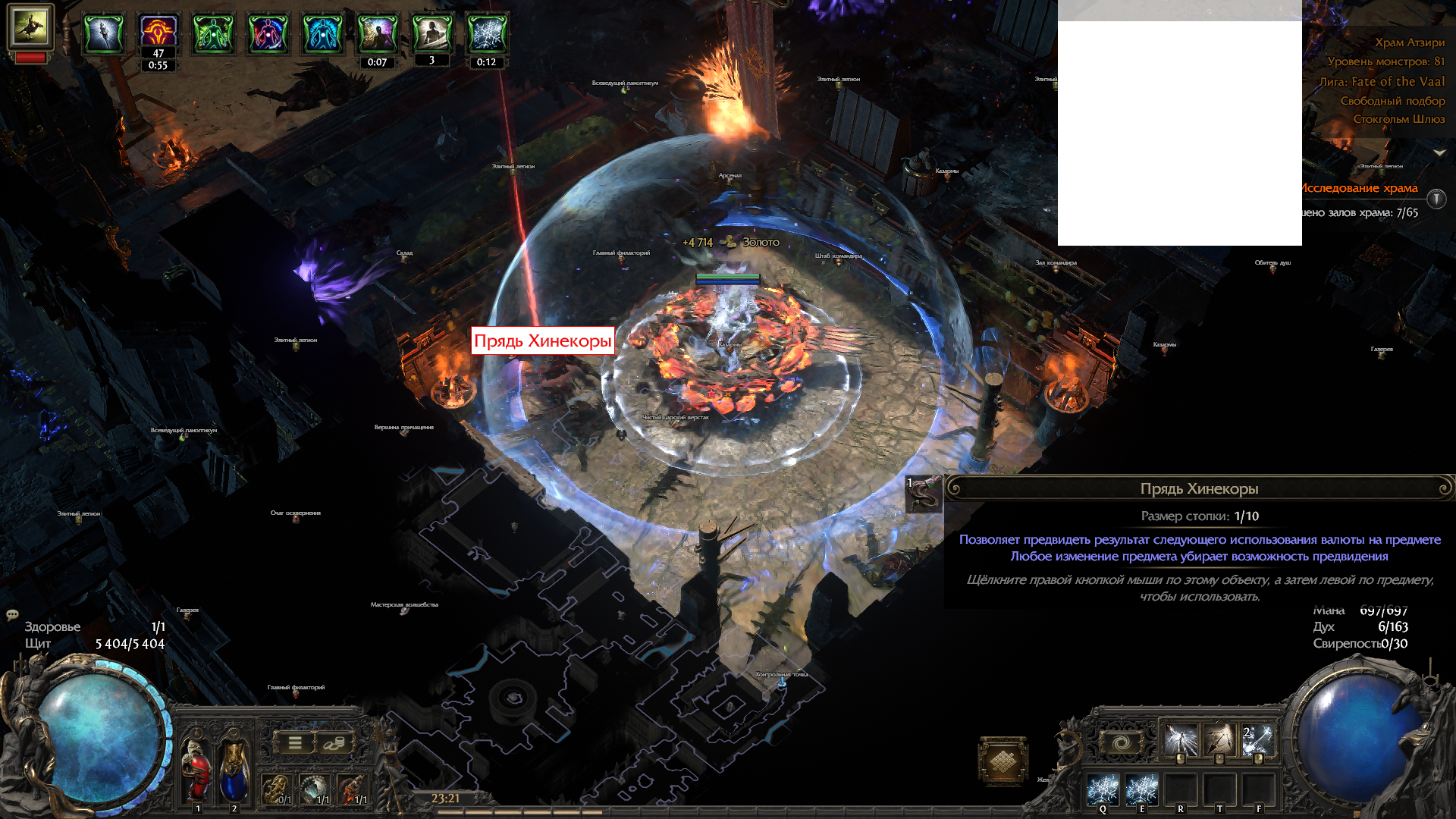Select the silver charm slot with teal beads

coord(314,789)
